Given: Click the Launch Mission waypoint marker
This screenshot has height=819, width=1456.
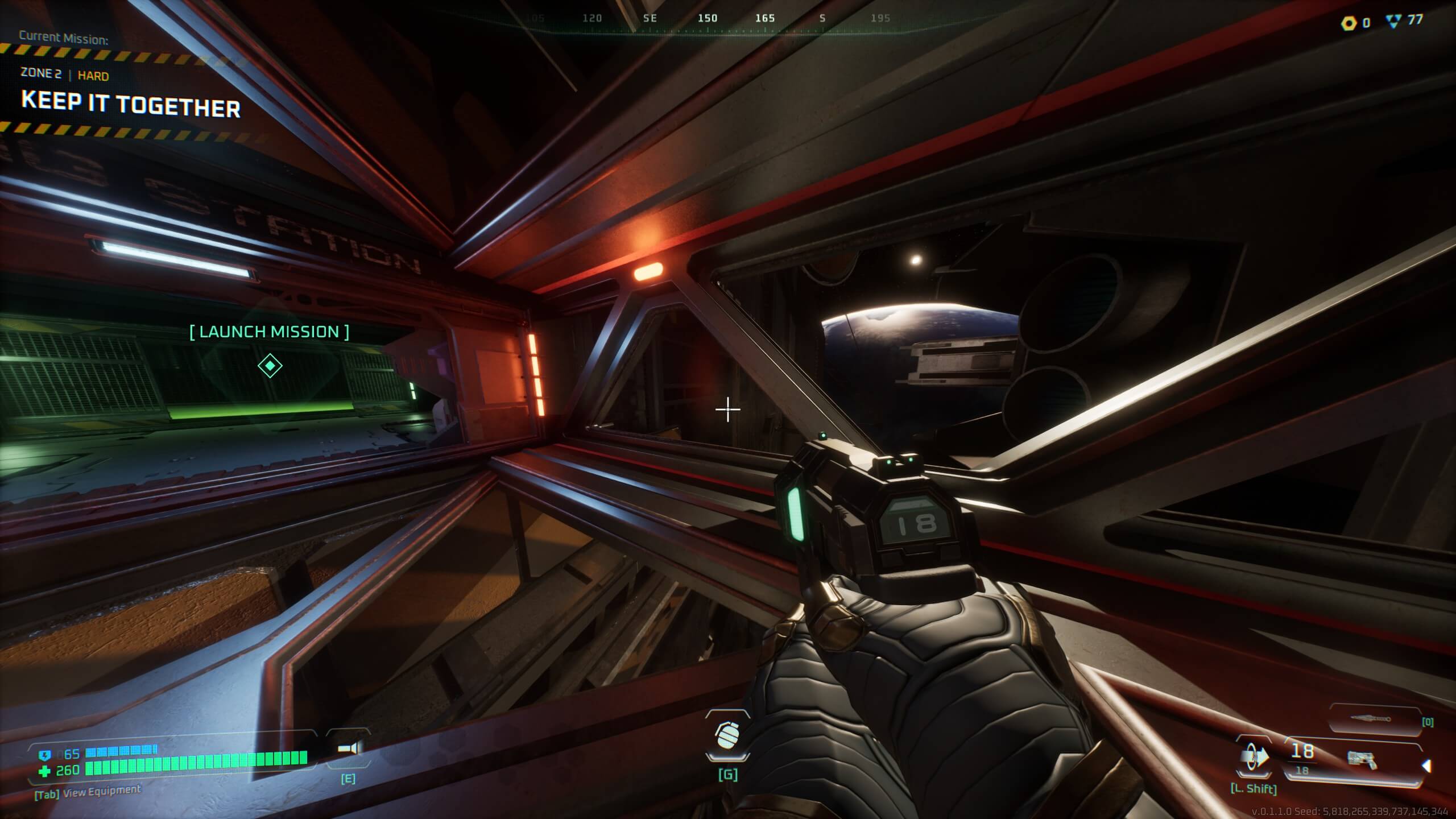Looking at the screenshot, I should coord(270,365).
